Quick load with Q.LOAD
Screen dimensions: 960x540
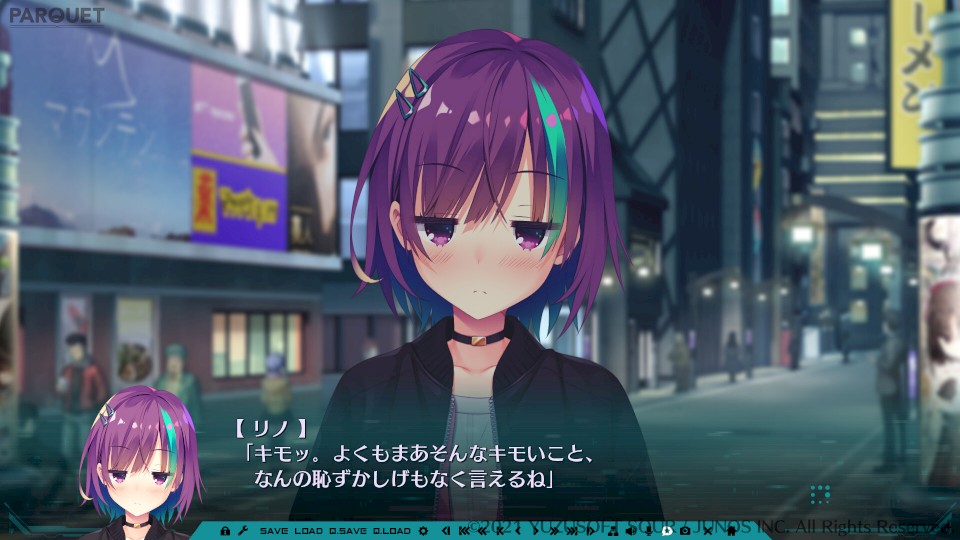(392, 530)
